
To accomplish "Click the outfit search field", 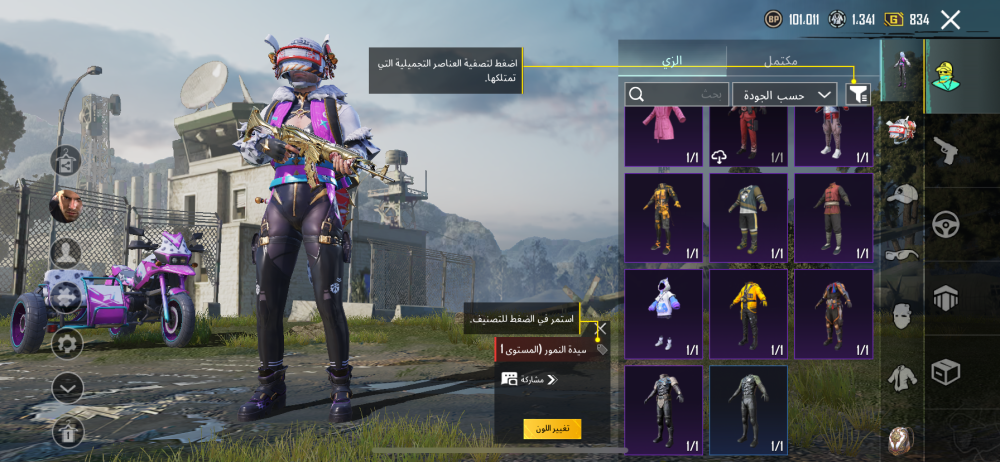I will coord(677,94).
